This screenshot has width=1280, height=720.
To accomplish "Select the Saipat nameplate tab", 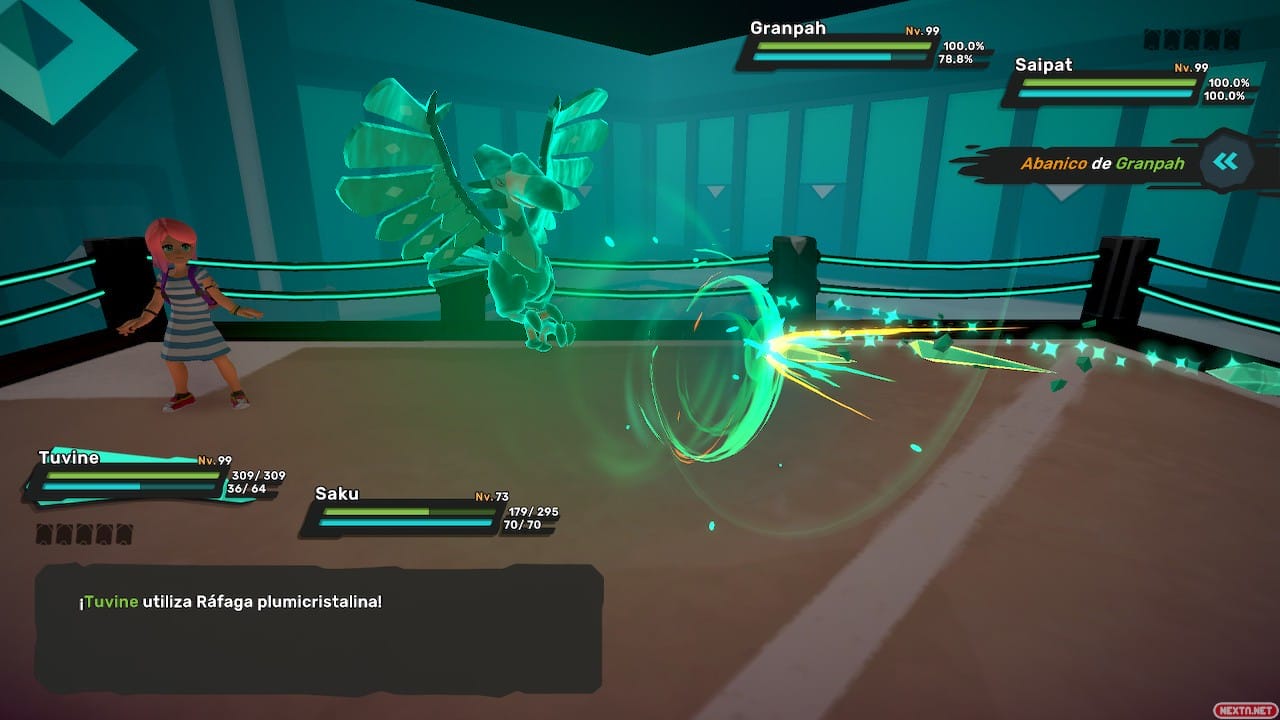I will point(1043,65).
